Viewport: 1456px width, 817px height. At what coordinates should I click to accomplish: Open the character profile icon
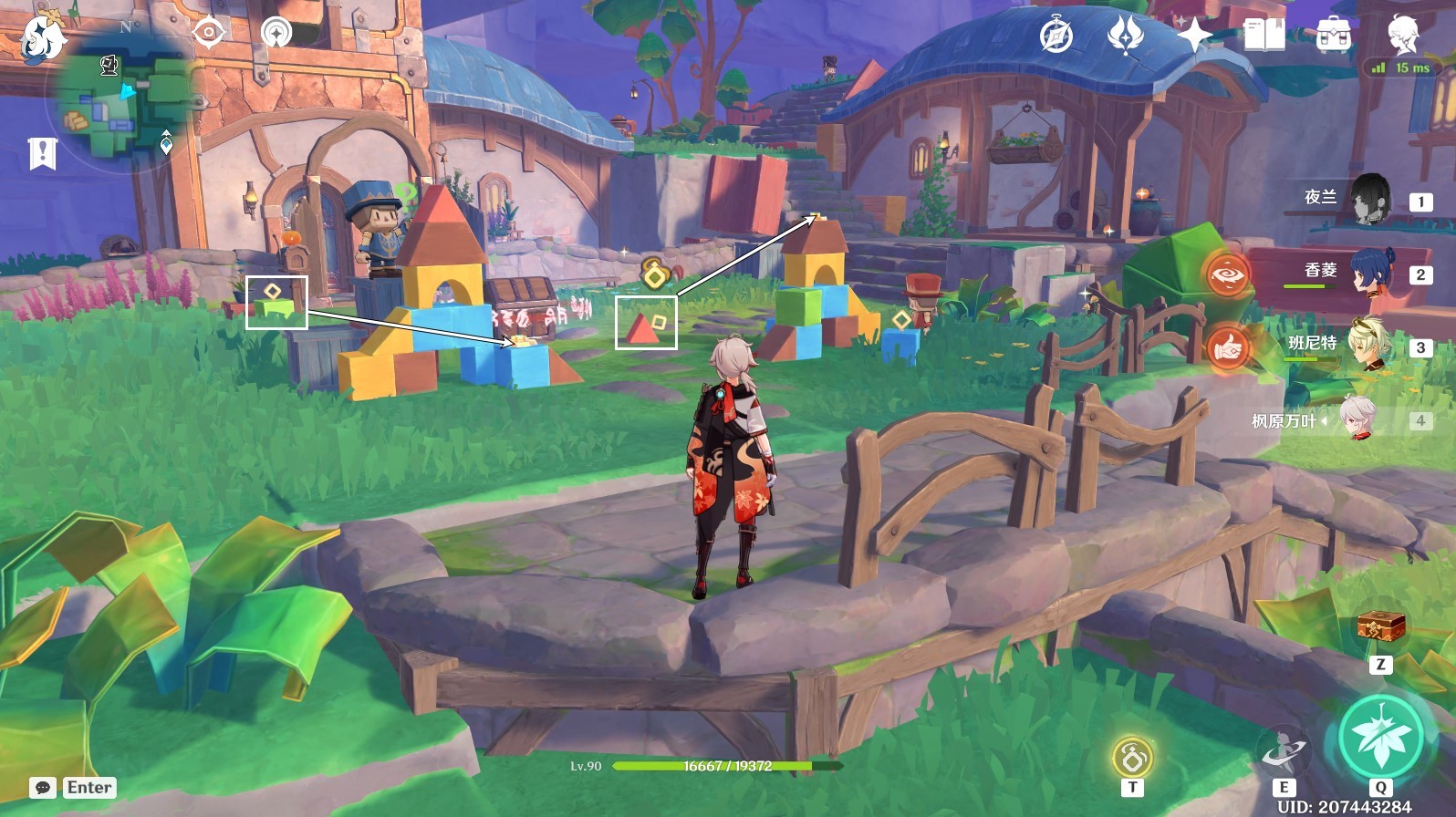(x=1402, y=36)
